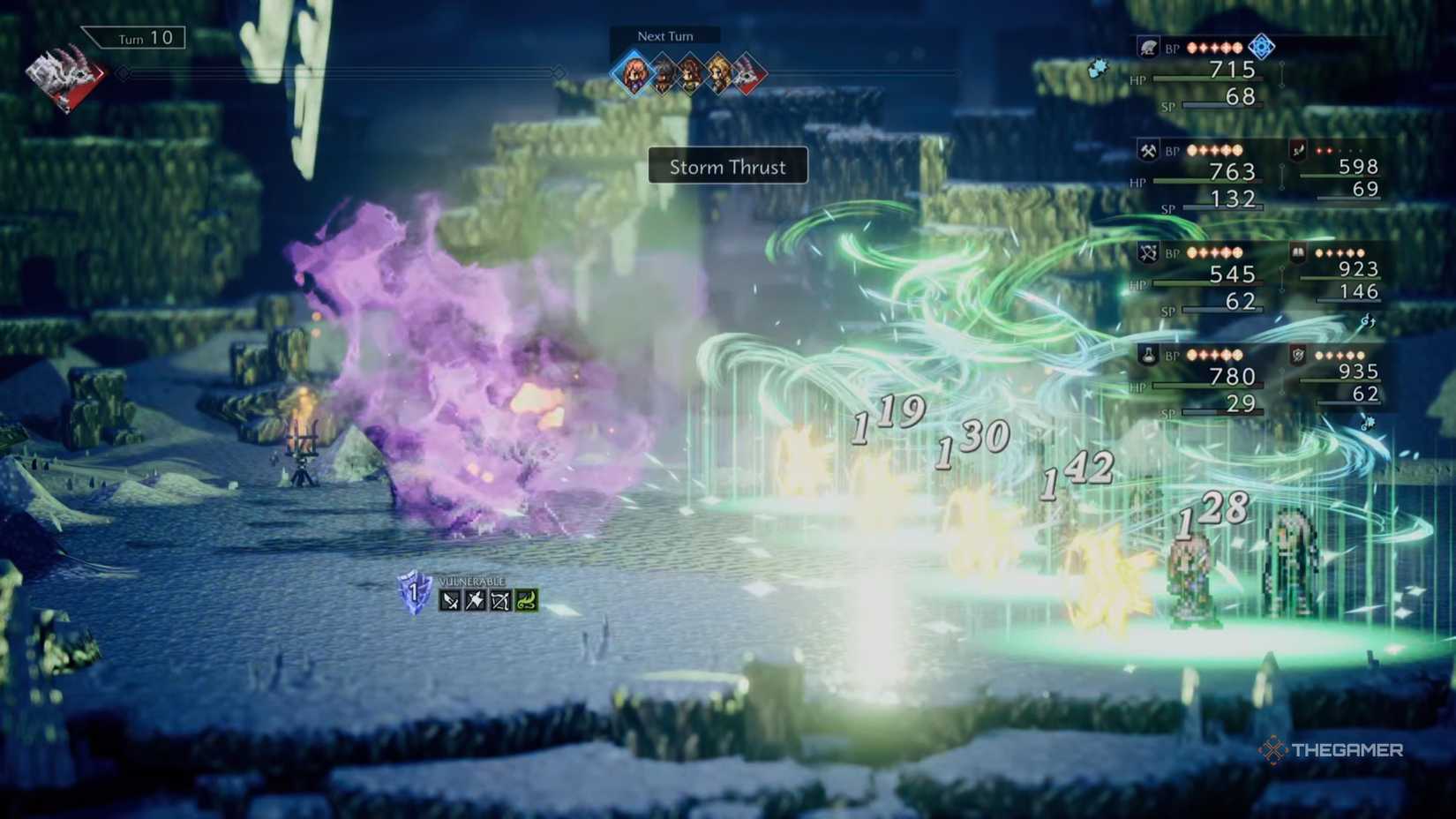Click the revealed green wind weakness icon

pyautogui.click(x=525, y=599)
